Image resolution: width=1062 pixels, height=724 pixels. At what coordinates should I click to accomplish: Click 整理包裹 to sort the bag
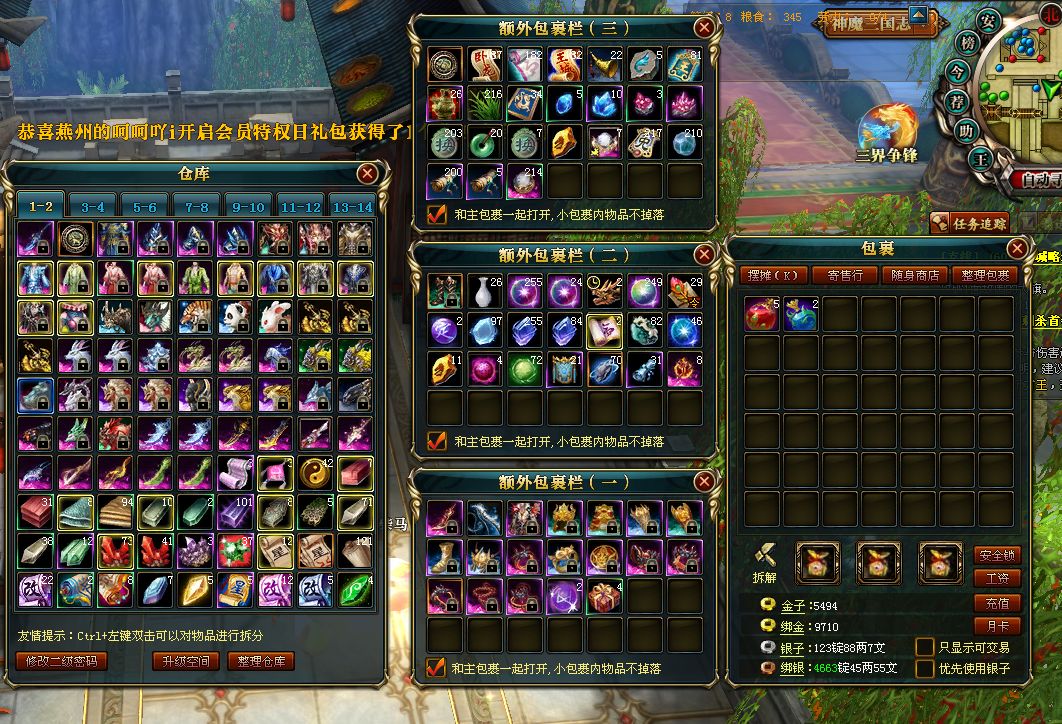pos(985,275)
